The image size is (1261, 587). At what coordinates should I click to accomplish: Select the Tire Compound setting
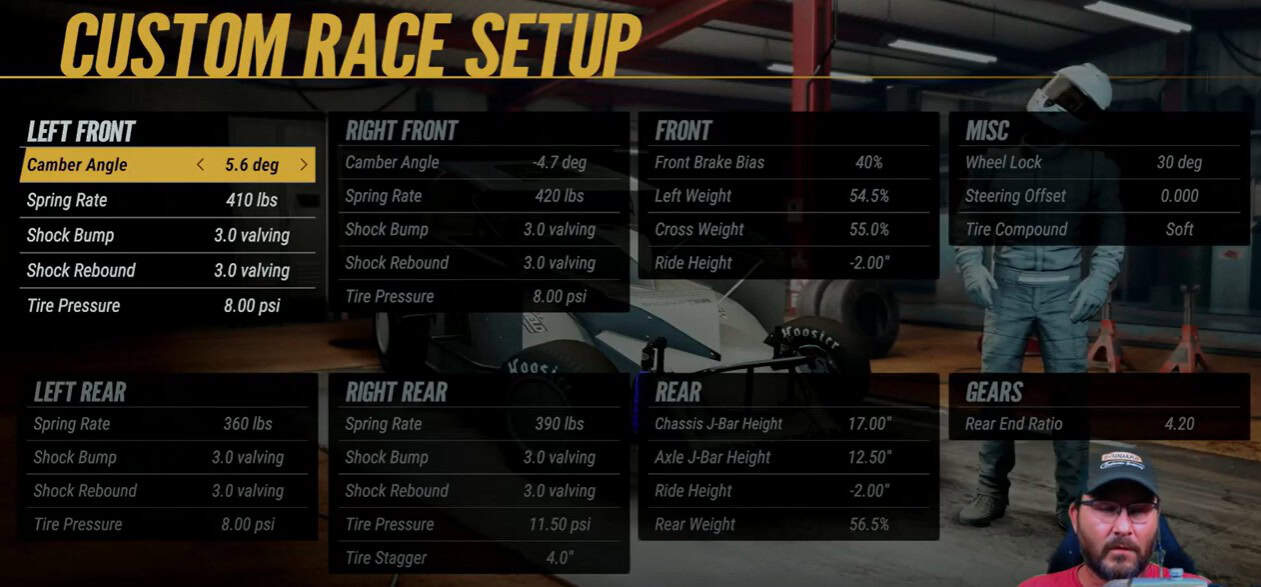(x=1097, y=229)
